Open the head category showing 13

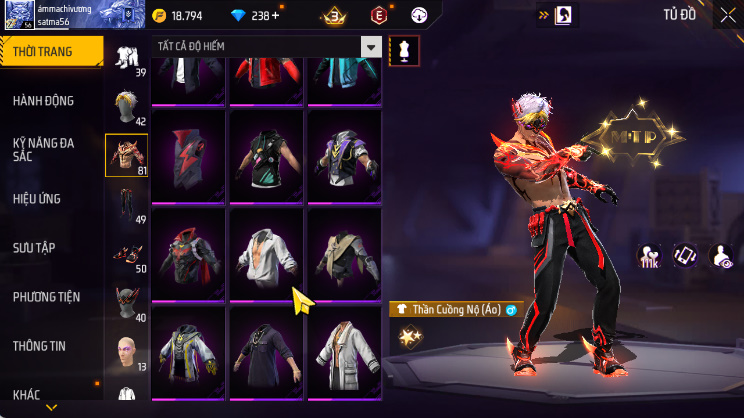click(127, 352)
